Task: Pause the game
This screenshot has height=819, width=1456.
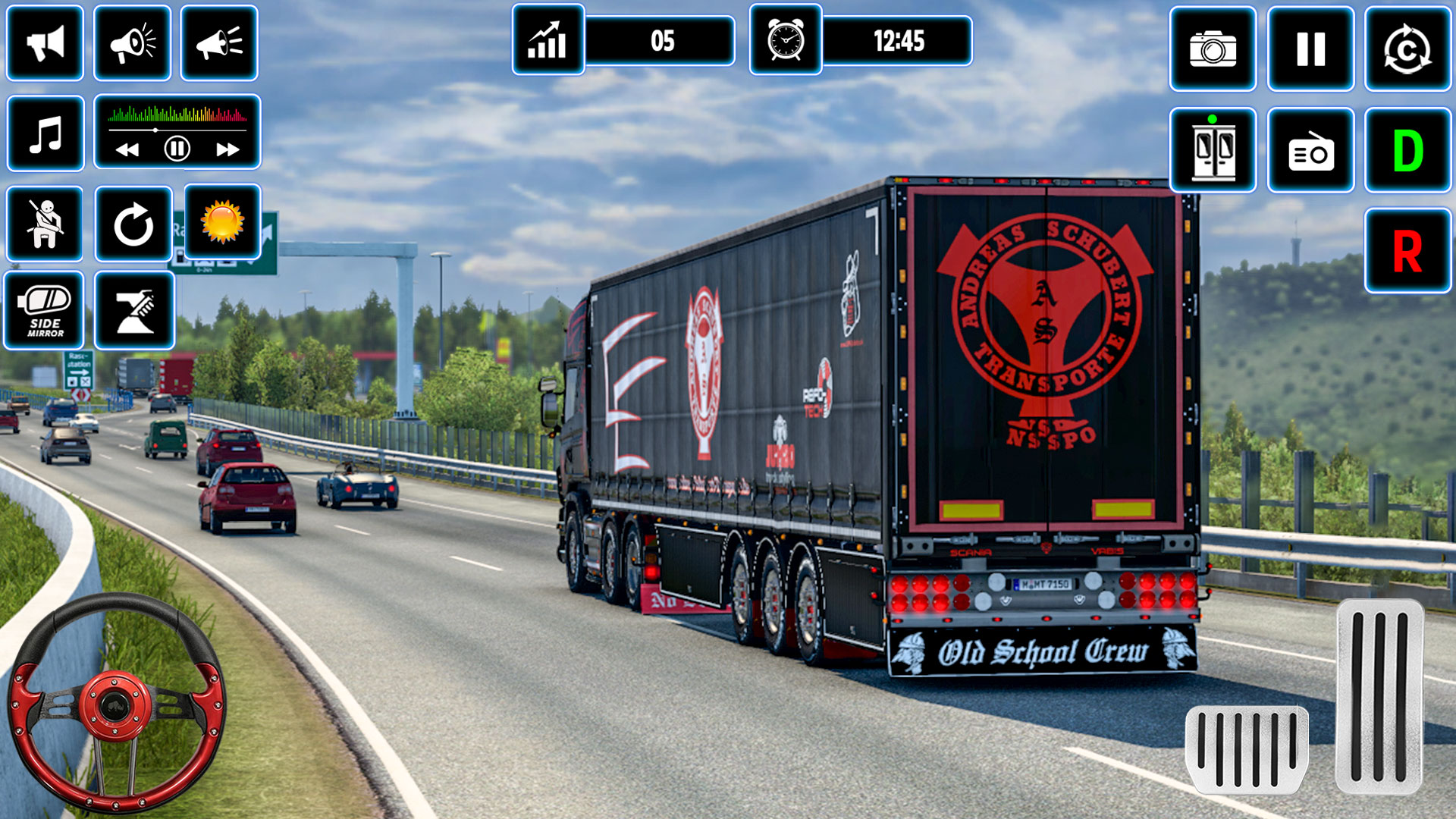Action: [1309, 51]
